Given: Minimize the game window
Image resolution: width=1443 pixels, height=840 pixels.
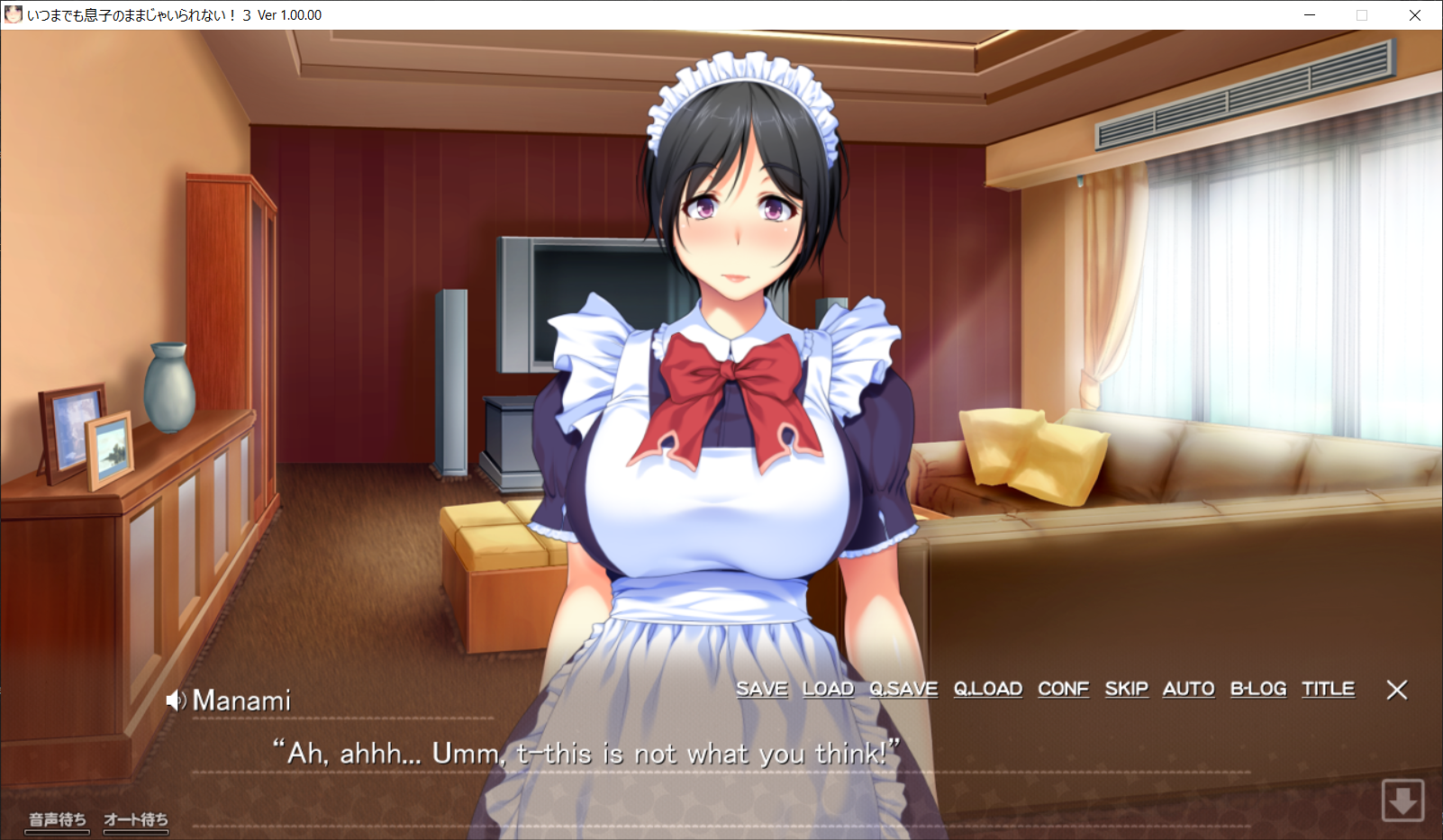Looking at the screenshot, I should (1310, 15).
